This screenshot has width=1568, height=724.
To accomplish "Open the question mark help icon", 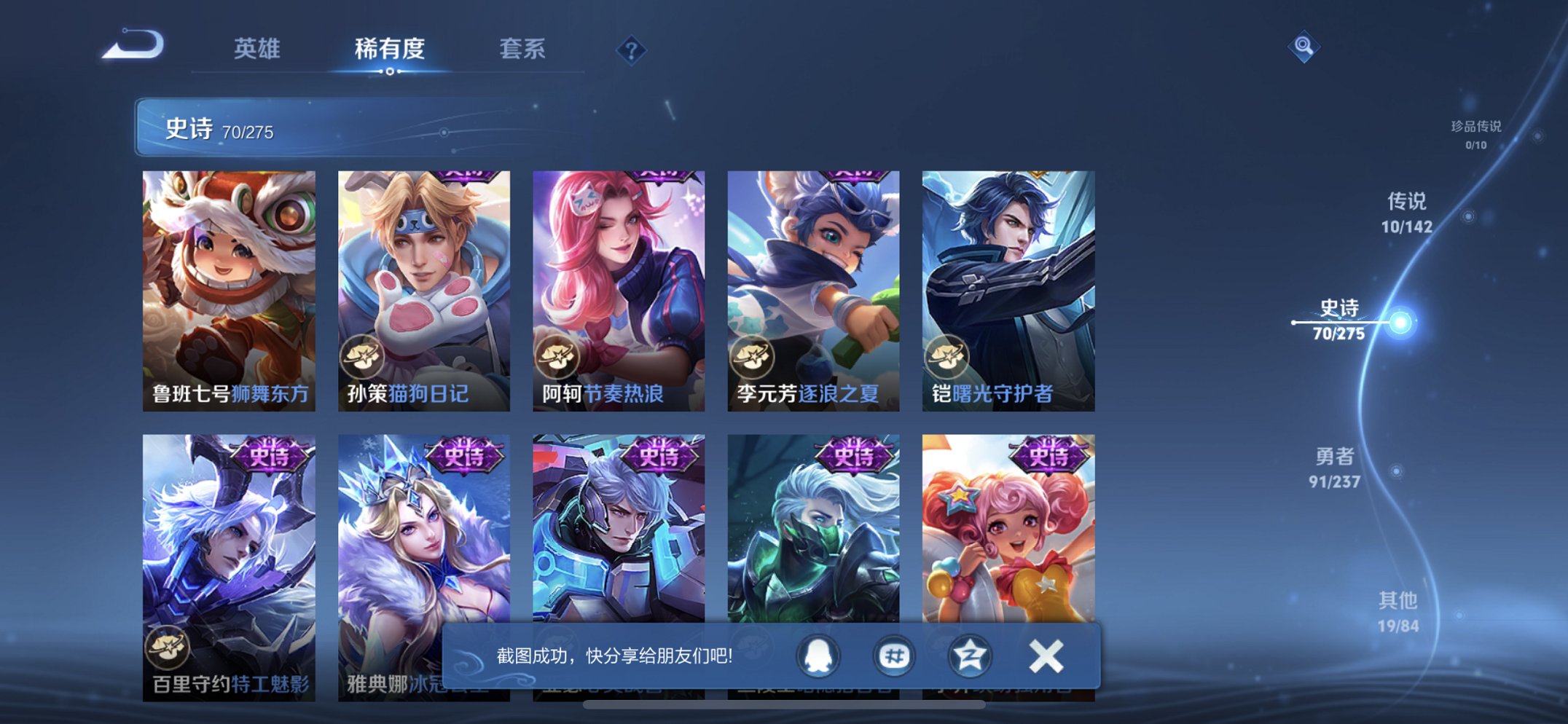I will 632,50.
